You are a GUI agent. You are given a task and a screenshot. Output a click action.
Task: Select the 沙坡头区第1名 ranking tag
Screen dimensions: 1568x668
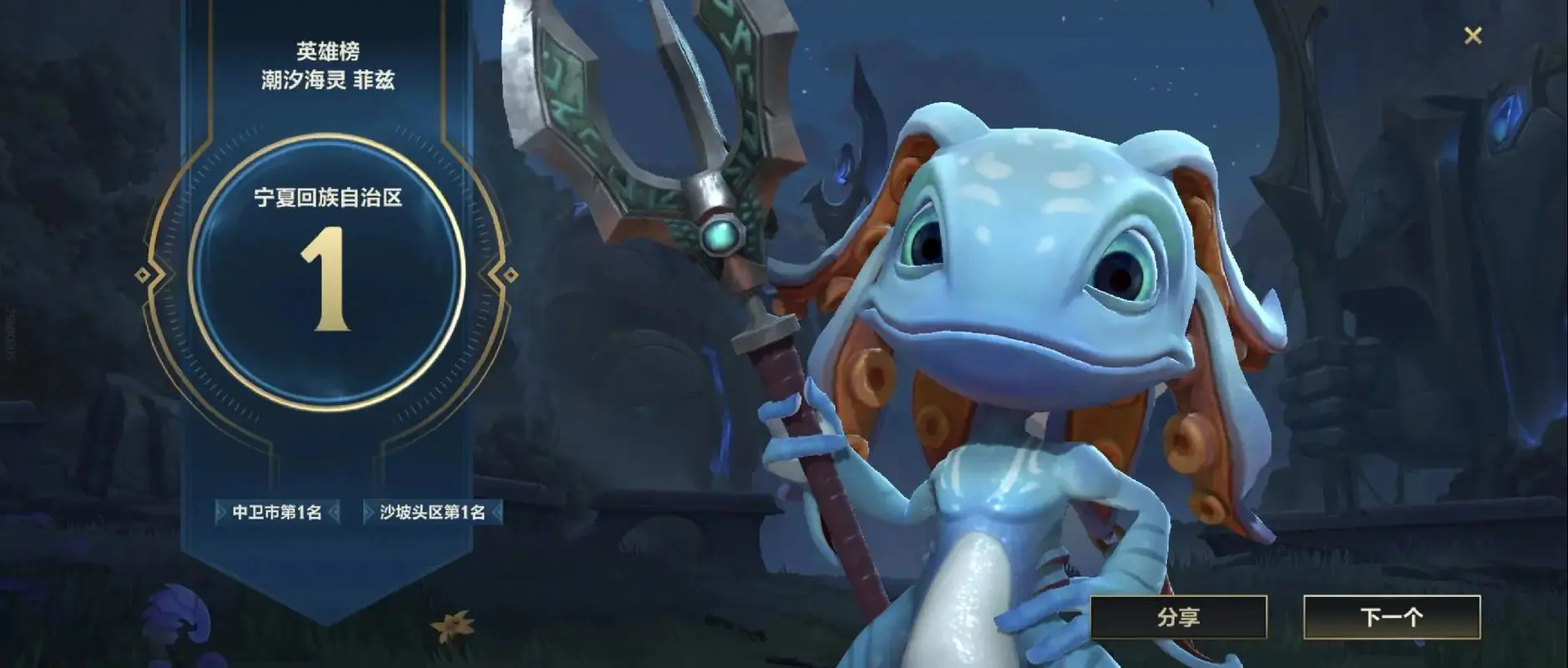(x=432, y=512)
